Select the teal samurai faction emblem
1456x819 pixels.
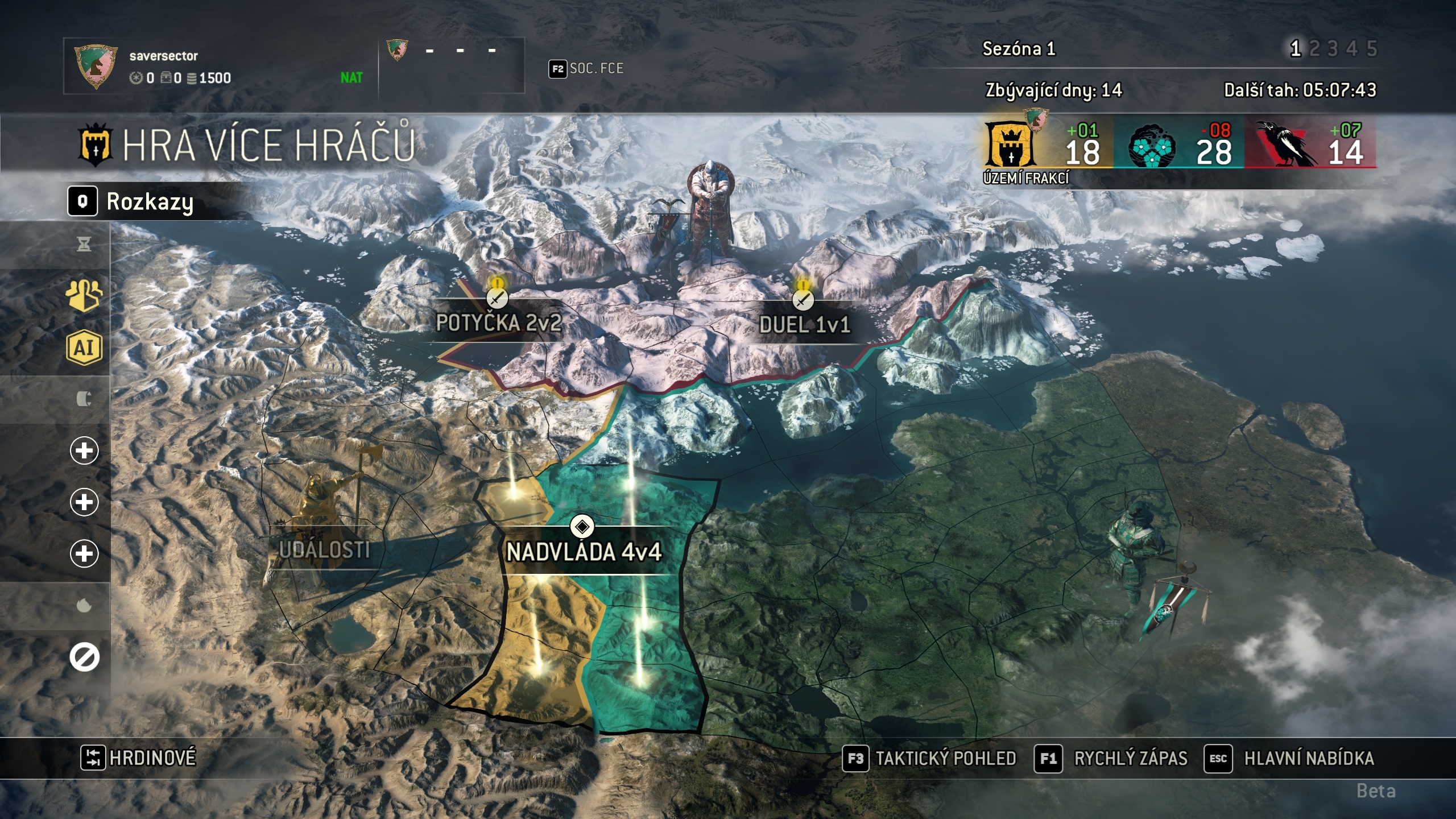[1152, 146]
